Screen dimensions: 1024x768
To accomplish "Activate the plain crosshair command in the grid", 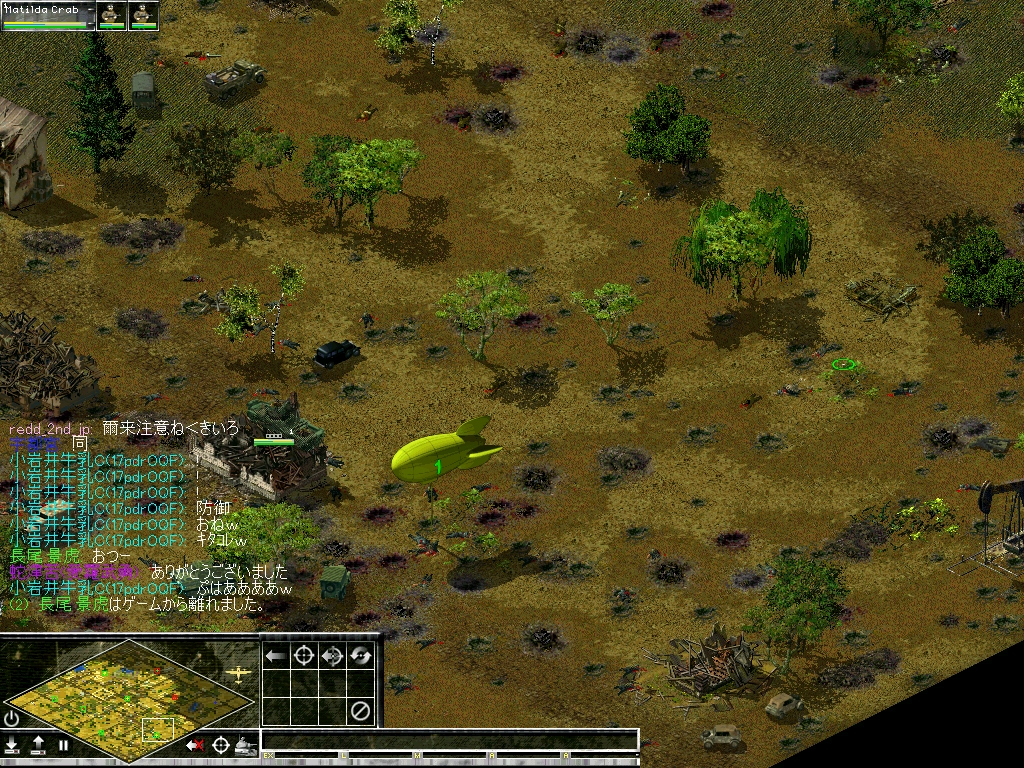I will 303,656.
